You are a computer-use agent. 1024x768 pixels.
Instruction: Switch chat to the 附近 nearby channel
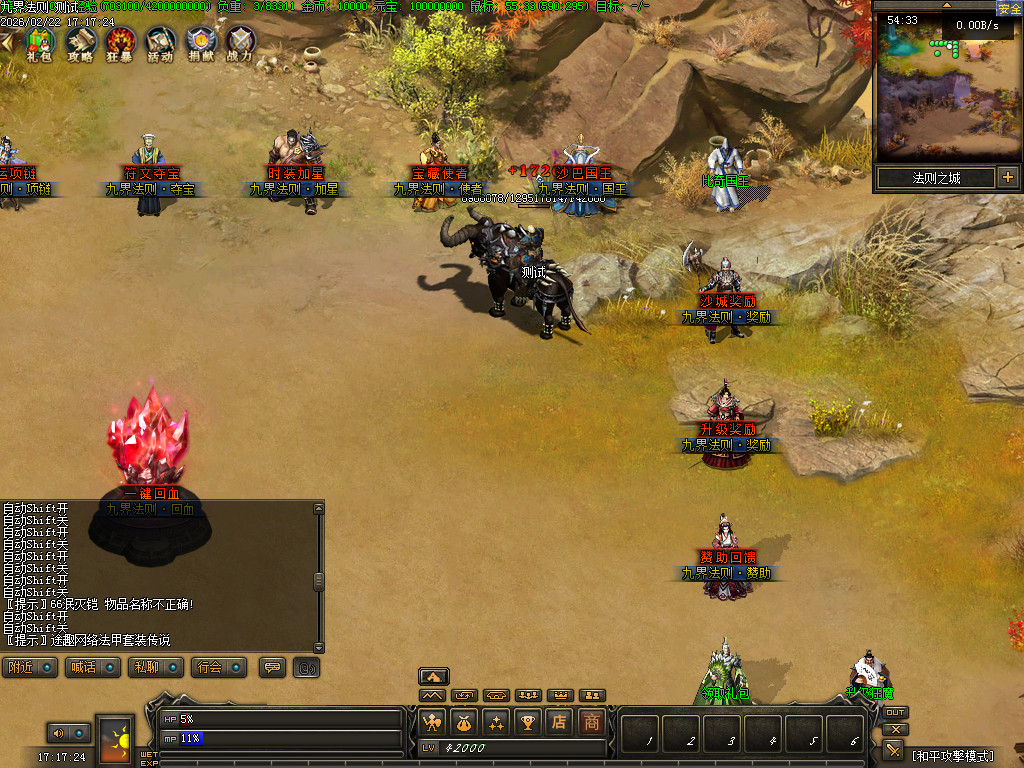tap(31, 667)
